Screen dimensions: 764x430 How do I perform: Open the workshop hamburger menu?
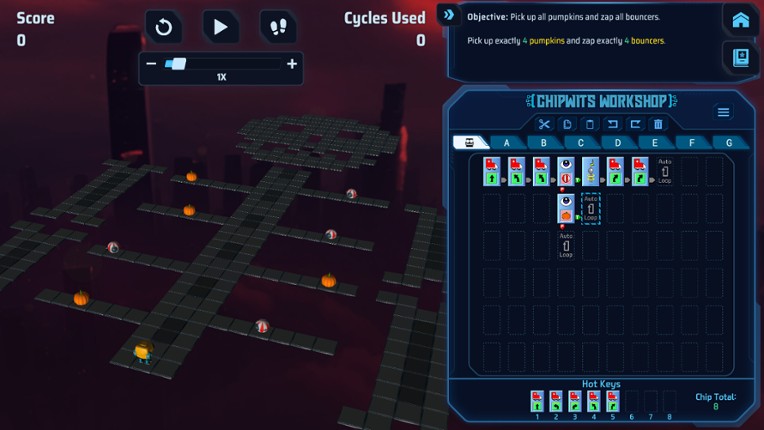click(x=723, y=113)
